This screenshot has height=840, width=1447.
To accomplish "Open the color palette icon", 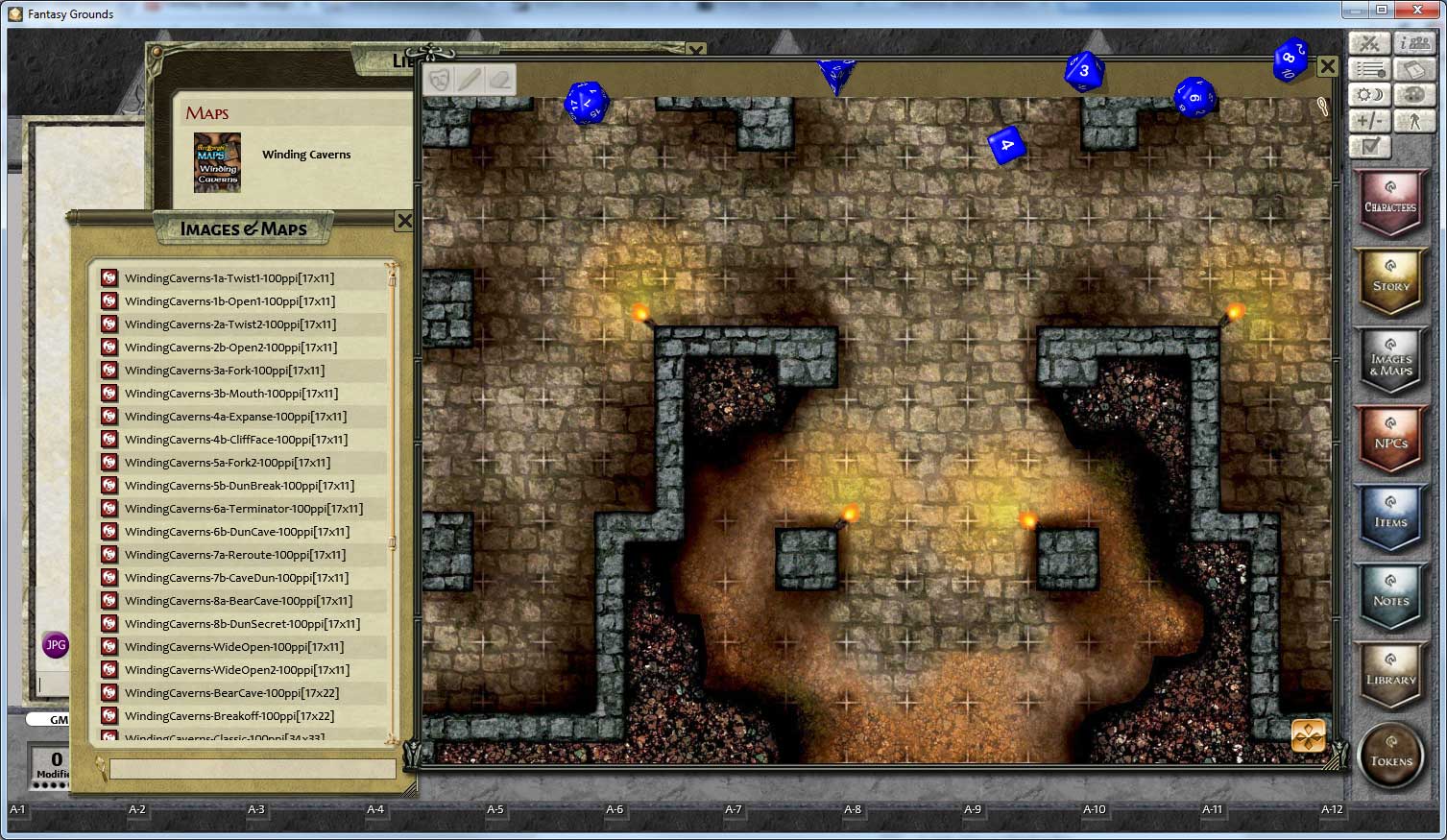I will coord(1413,94).
